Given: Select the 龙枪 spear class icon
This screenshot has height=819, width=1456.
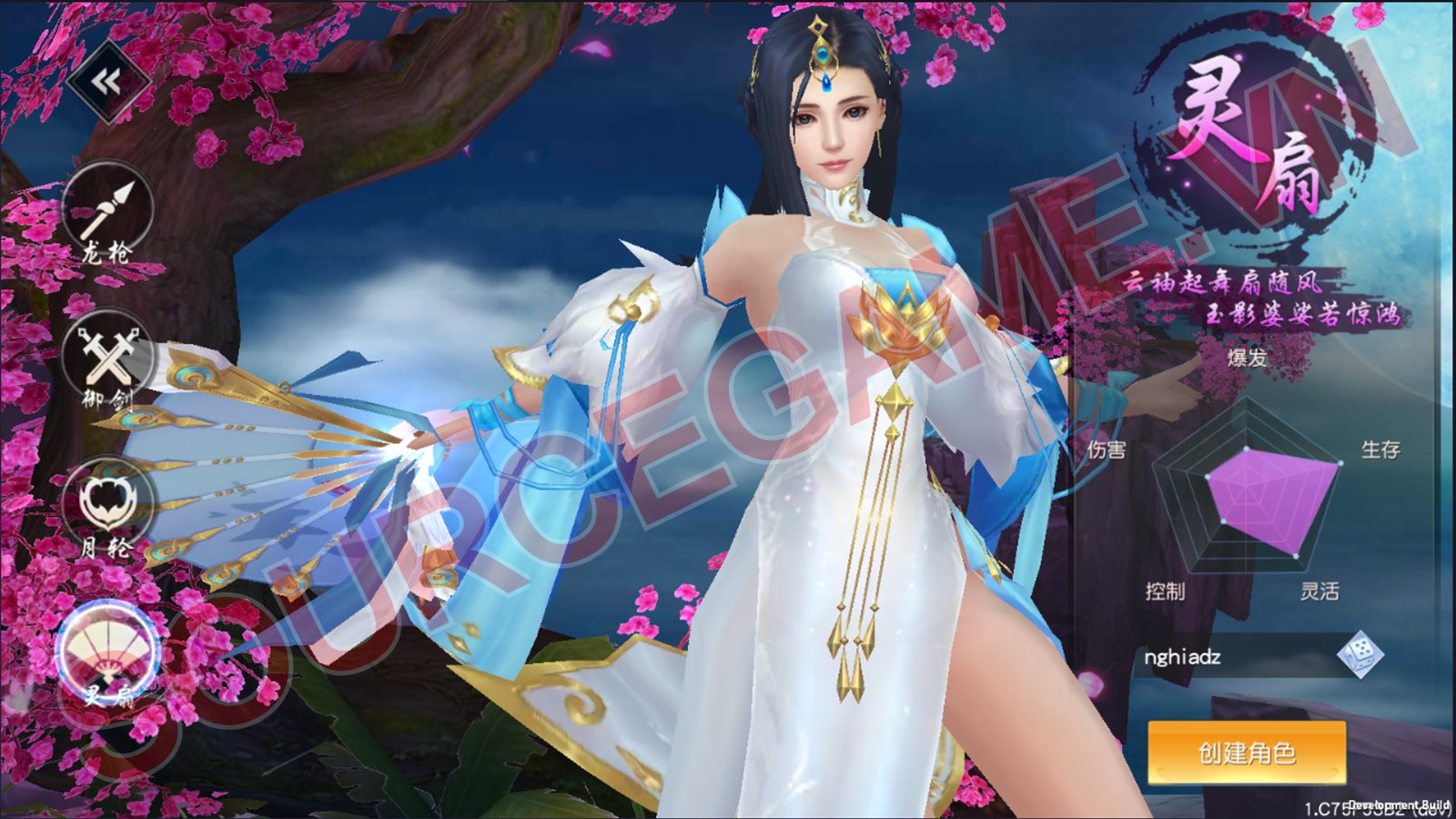Looking at the screenshot, I should pos(108,217).
